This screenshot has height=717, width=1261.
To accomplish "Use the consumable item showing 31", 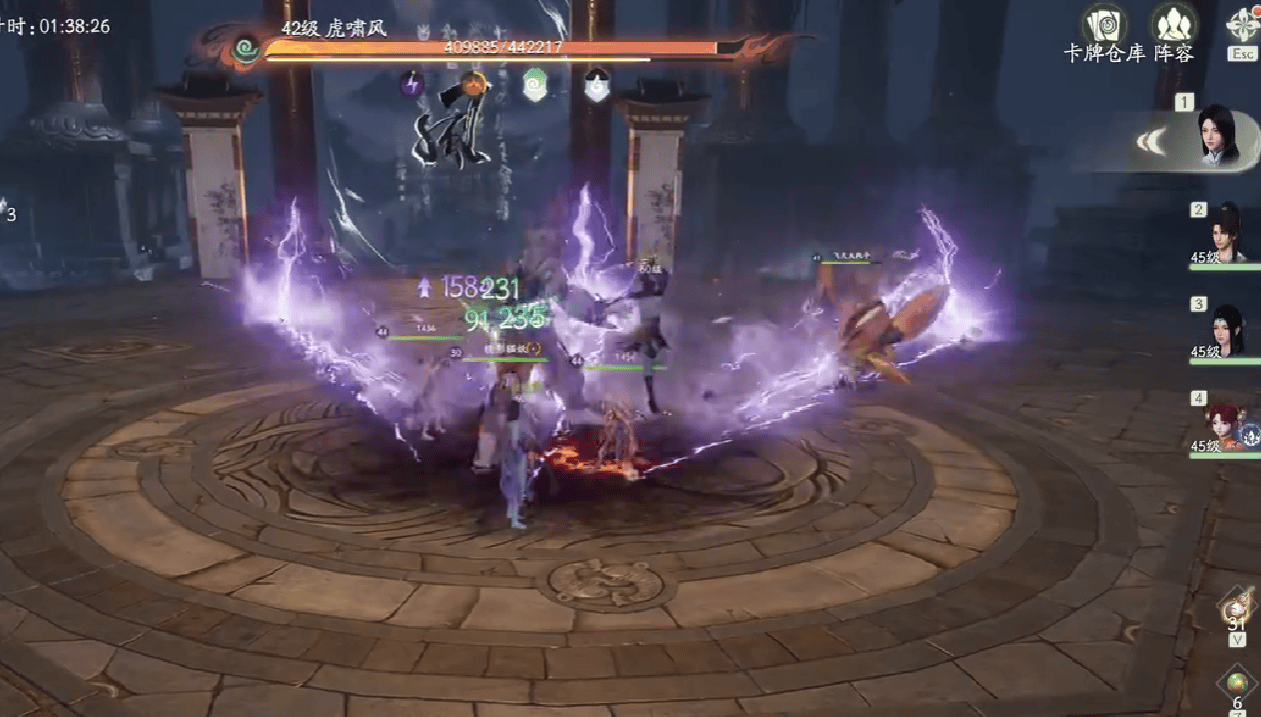I will tap(1237, 605).
